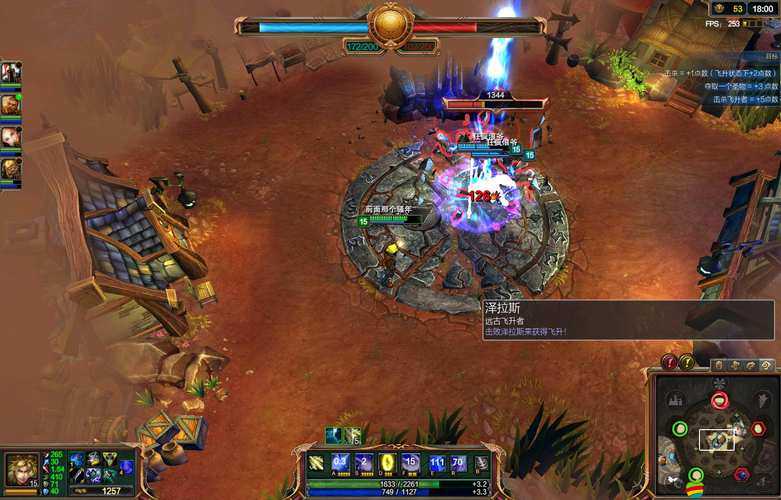Select the yellow passive ability icon
781x500 pixels.
coord(316,463)
